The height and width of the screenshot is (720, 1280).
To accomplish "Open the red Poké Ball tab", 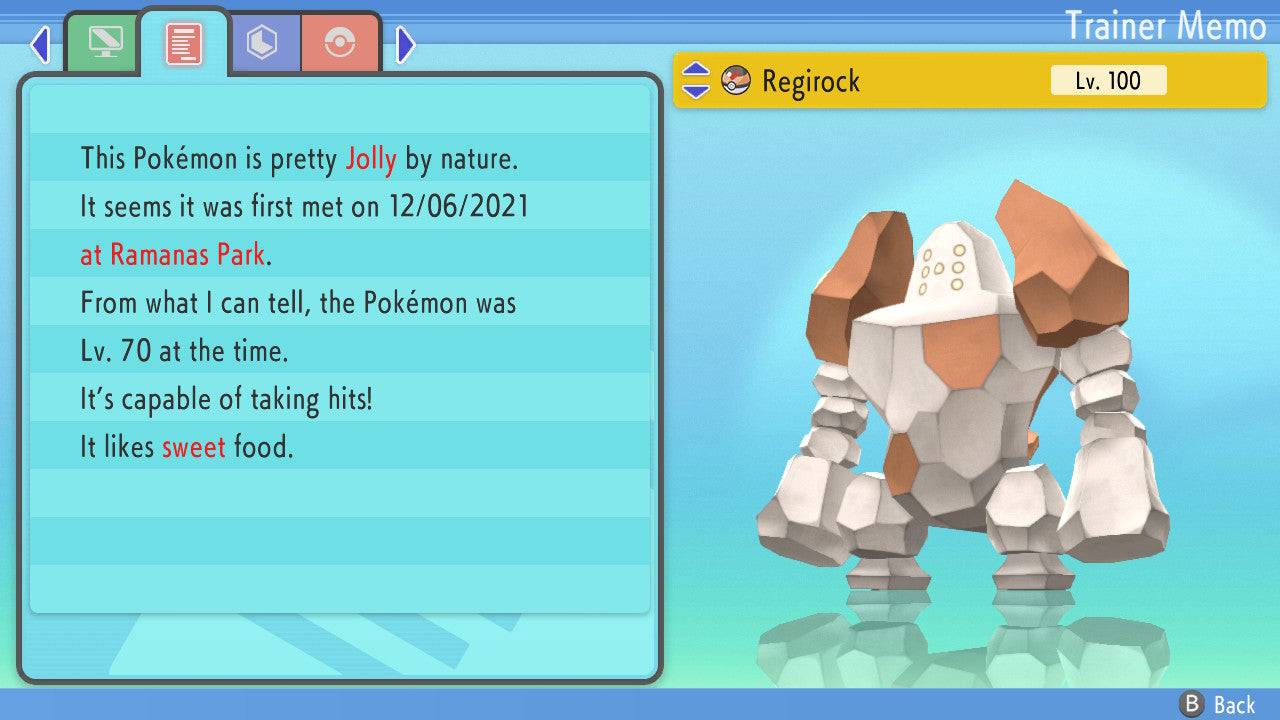I will click(340, 43).
